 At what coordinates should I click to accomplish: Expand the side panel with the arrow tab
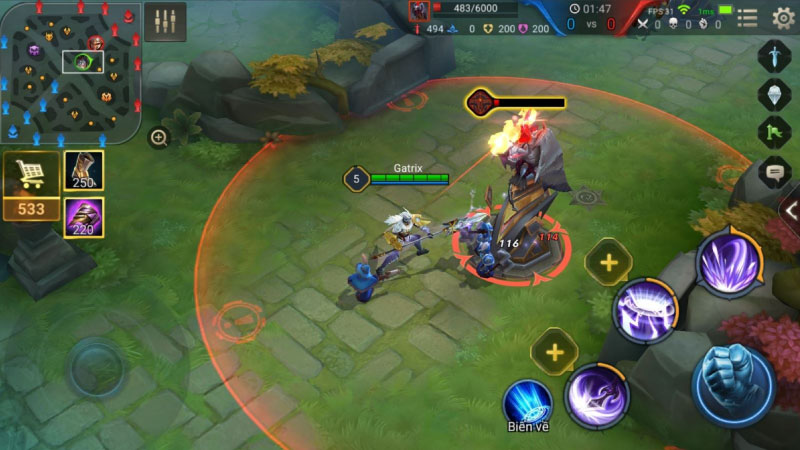tap(790, 211)
